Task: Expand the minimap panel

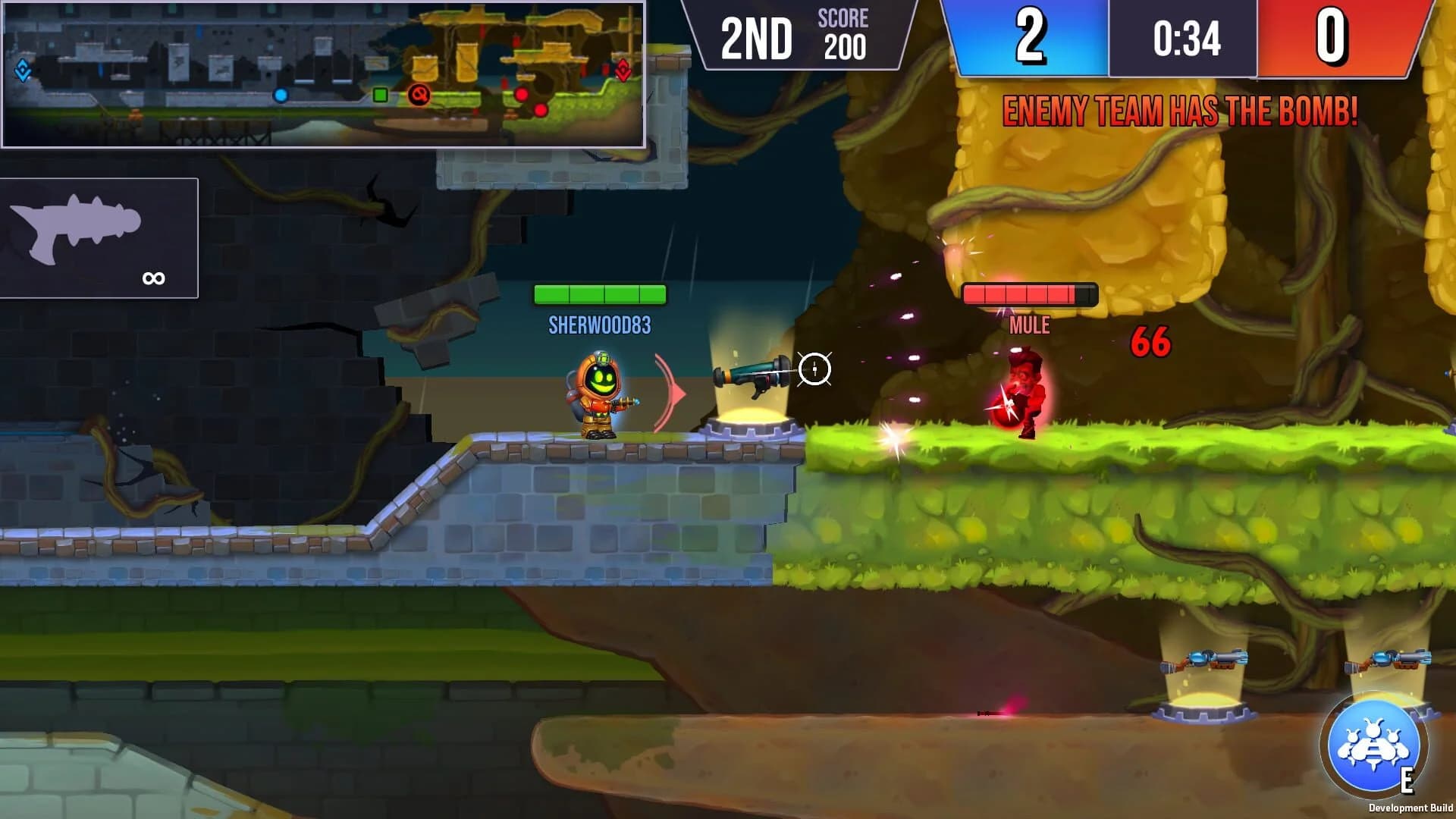Action: (x=322, y=76)
